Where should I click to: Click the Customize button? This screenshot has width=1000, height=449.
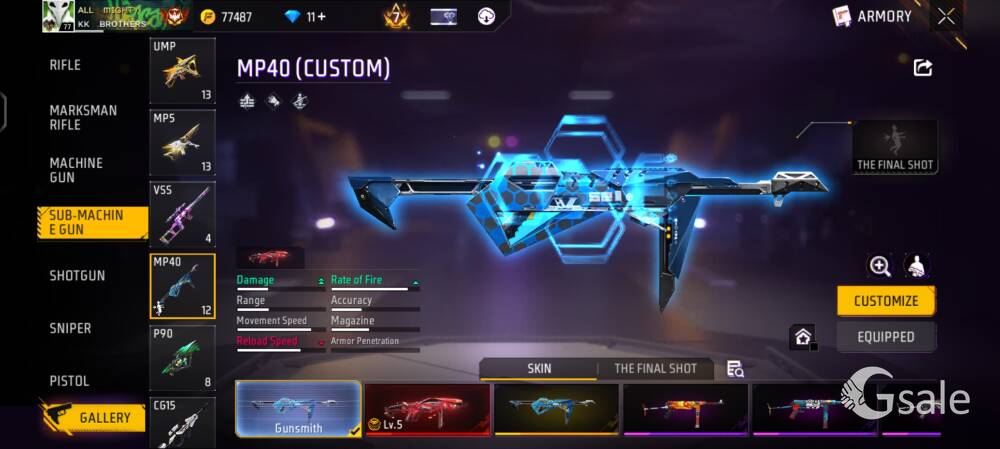[x=885, y=301]
